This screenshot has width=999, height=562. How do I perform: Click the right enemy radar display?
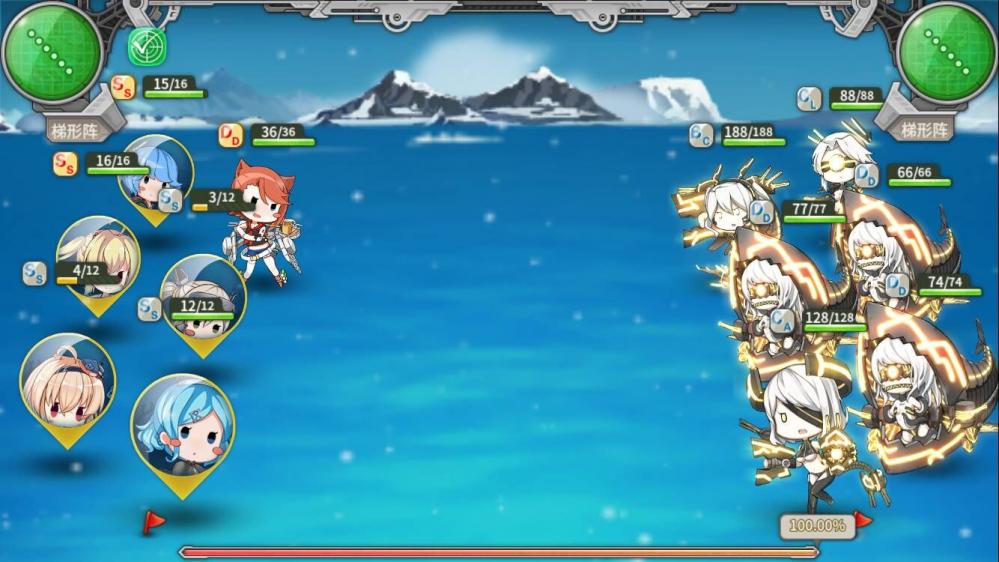(945, 52)
